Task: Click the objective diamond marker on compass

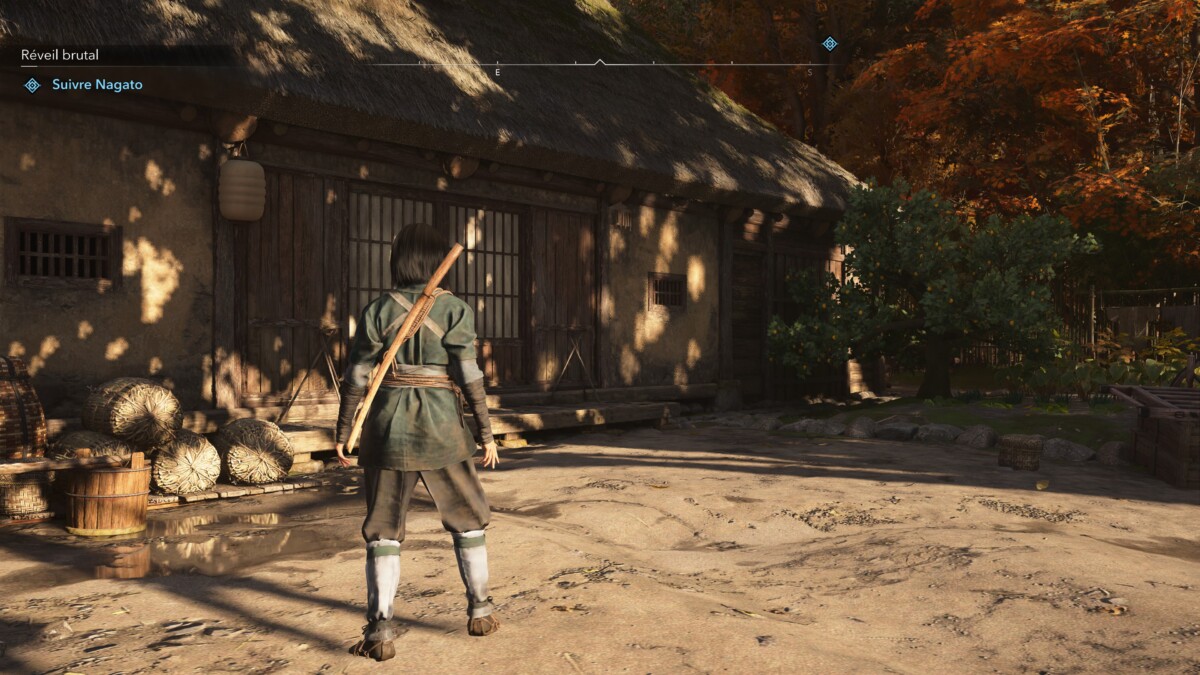Action: click(x=829, y=43)
